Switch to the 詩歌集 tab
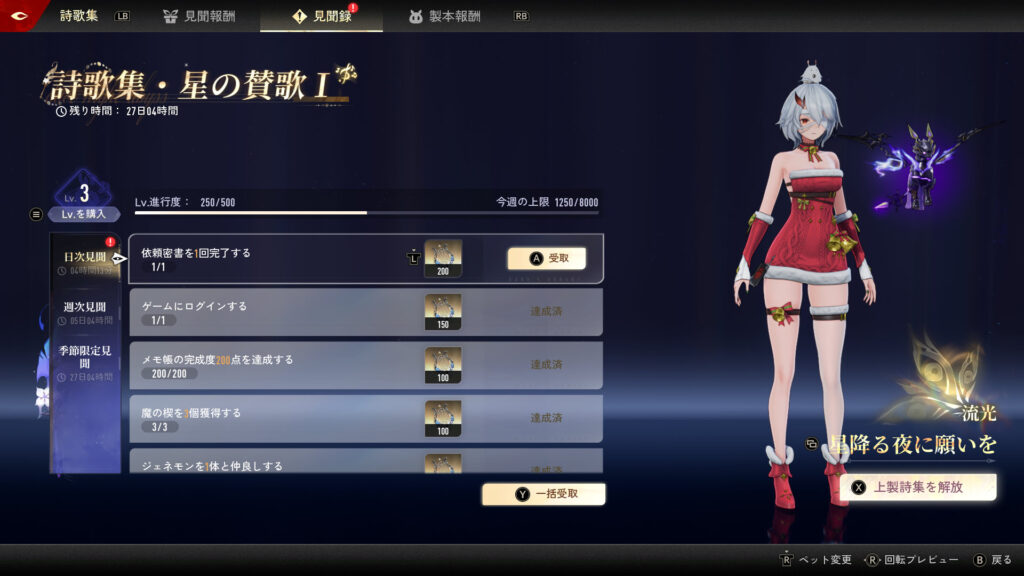 [79, 16]
